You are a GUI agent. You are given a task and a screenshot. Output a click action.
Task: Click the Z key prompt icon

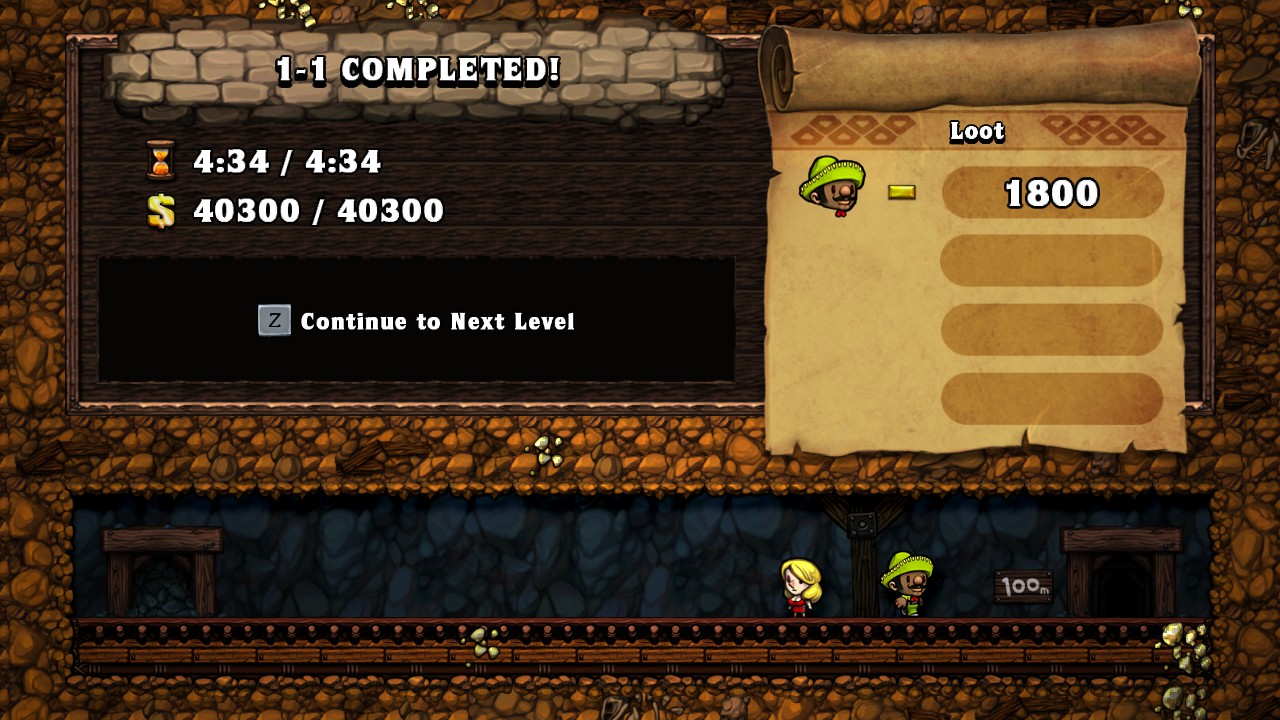click(x=273, y=321)
